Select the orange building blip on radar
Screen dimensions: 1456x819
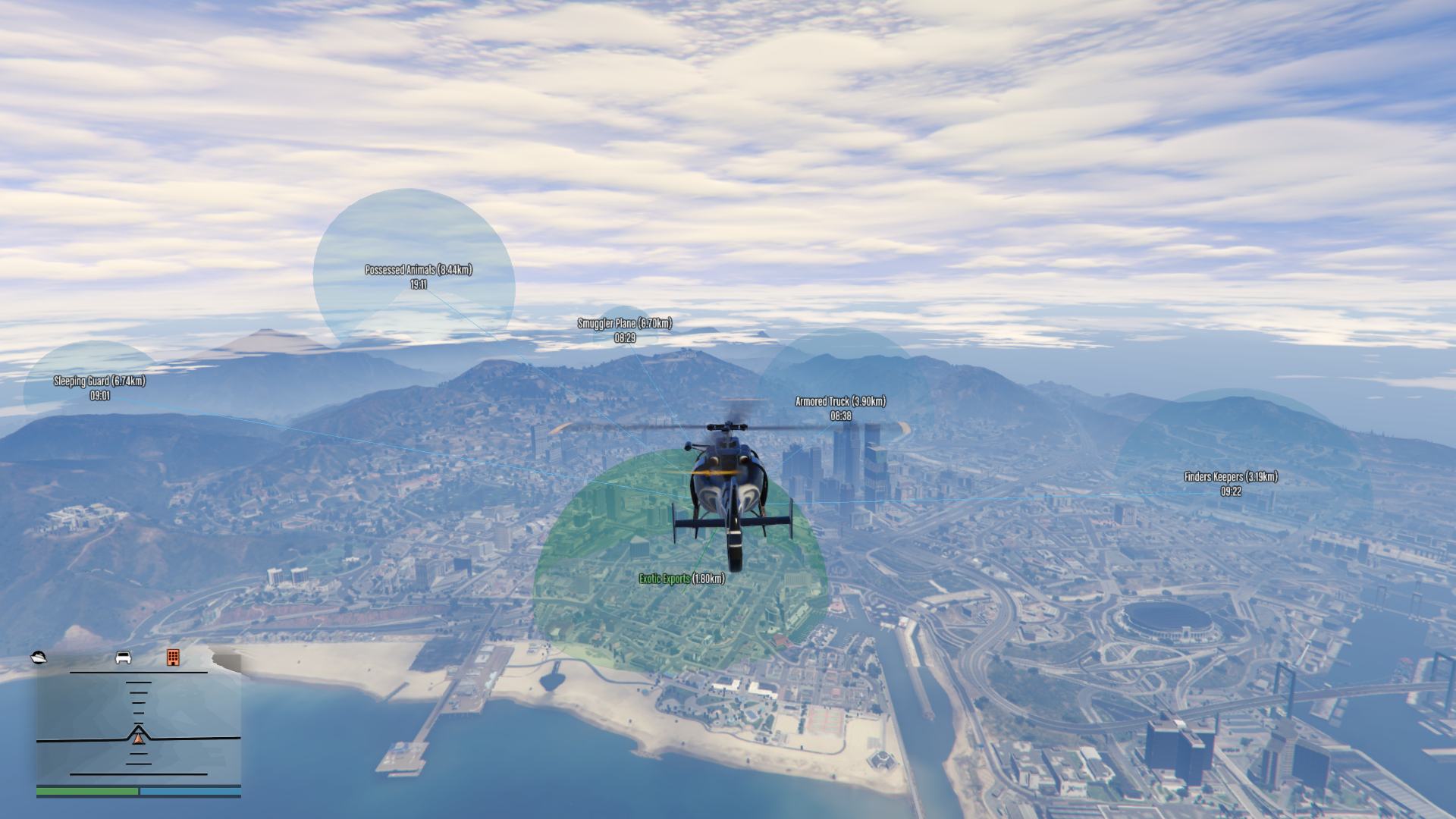[173, 657]
